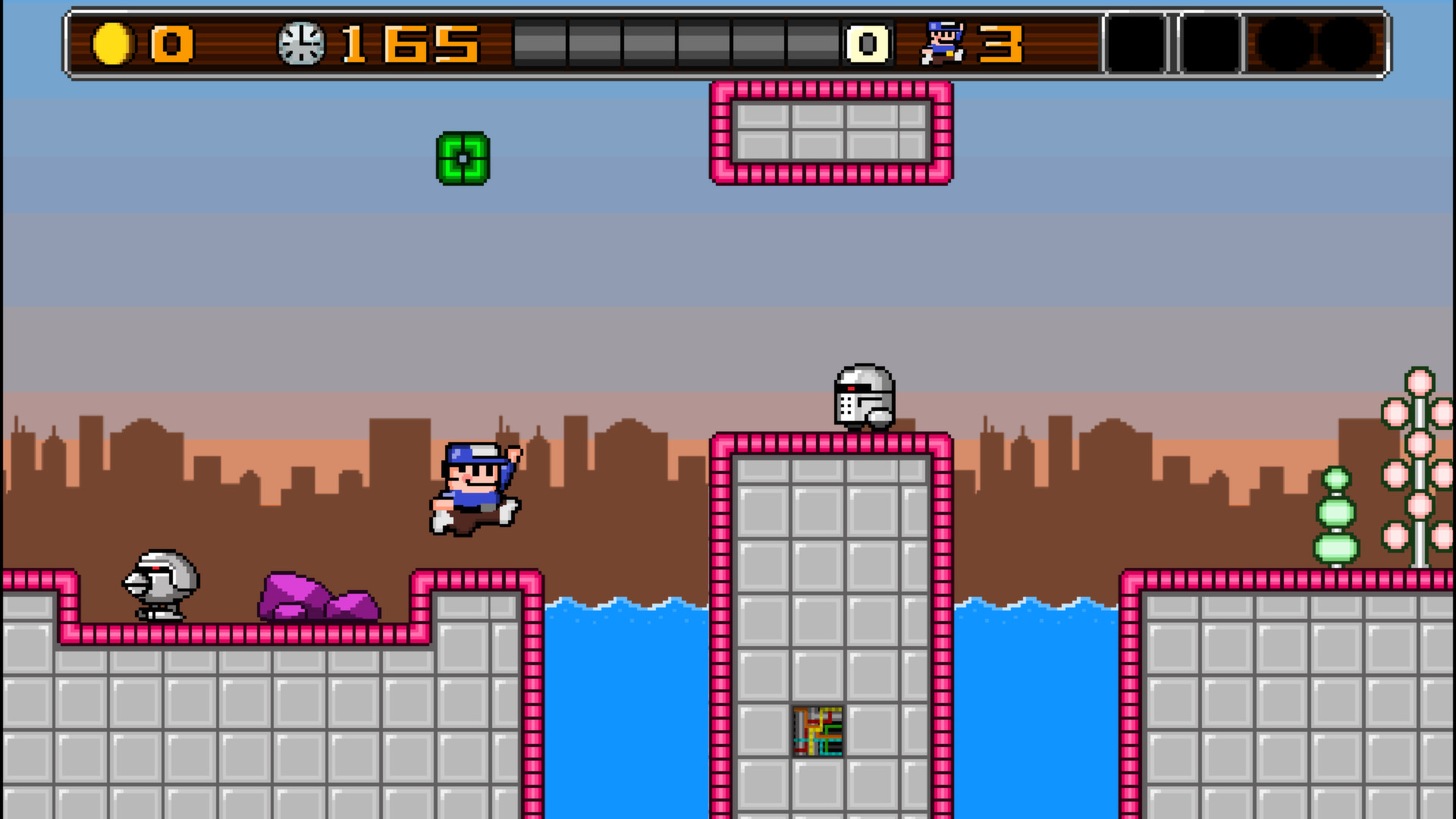Viewport: 1456px width, 819px height.
Task: Toggle the first empty power-up slot
Action: tap(1137, 42)
